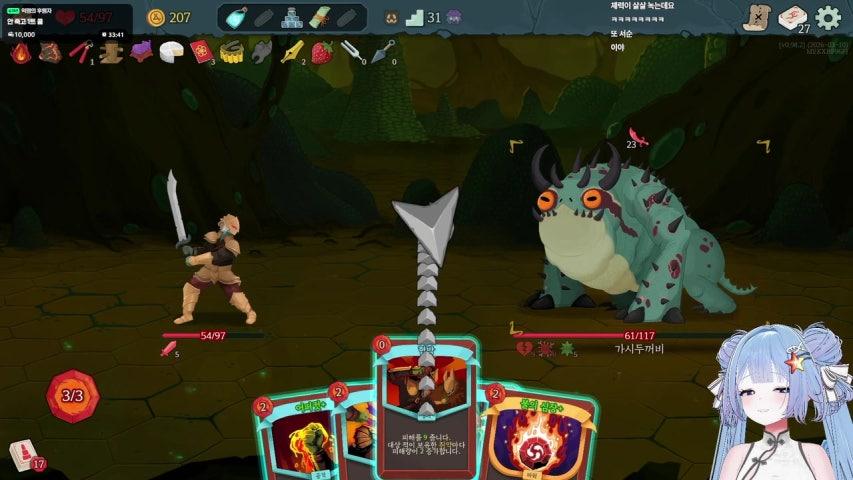Viewport: 853px width, 480px height.
Task: Inspect the burning blood flame relic
Action: click(x=20, y=52)
